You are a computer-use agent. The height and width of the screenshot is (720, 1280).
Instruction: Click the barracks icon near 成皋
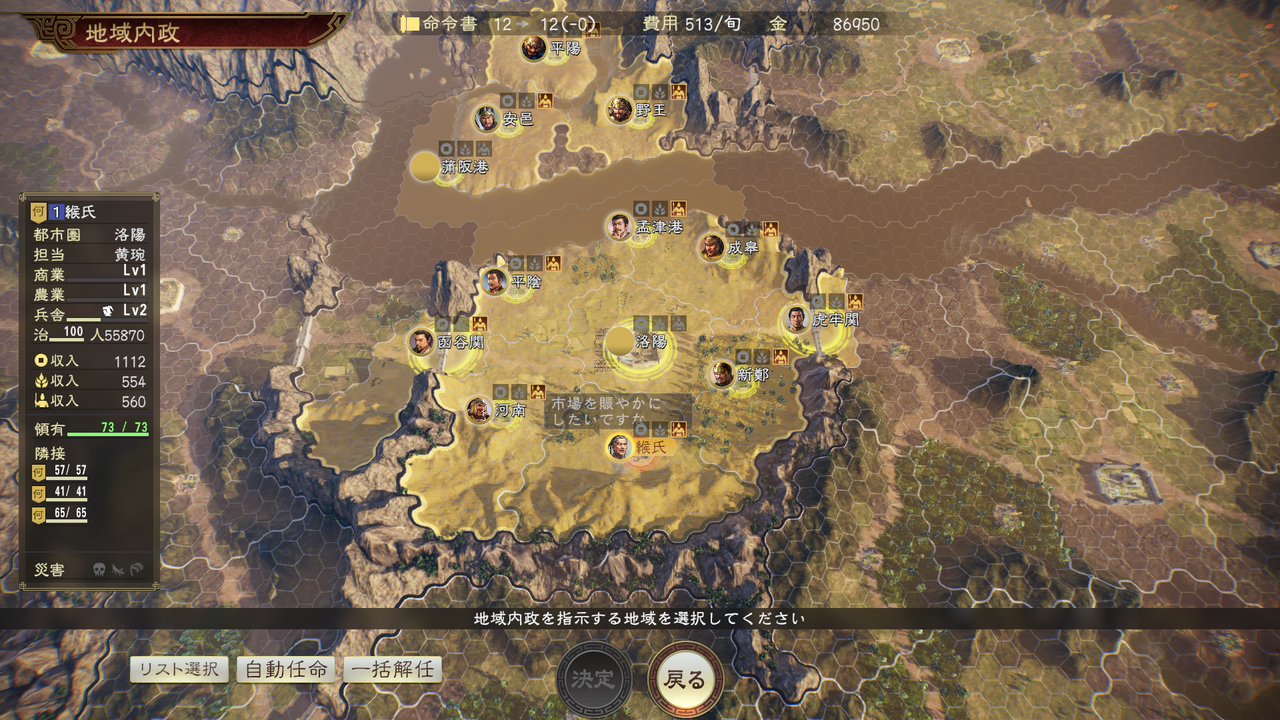(770, 229)
